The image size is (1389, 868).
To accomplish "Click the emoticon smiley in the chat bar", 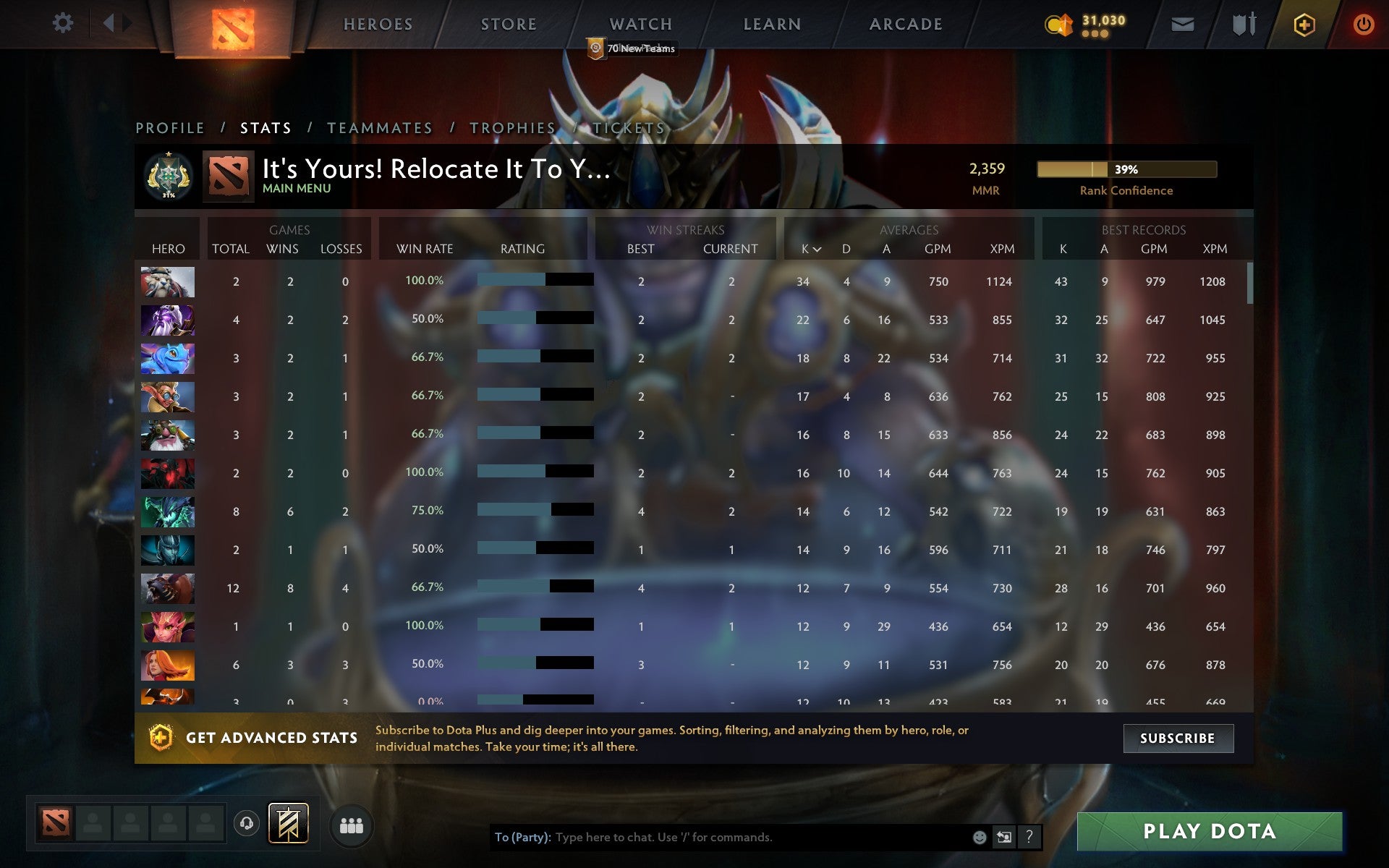I will tap(980, 838).
